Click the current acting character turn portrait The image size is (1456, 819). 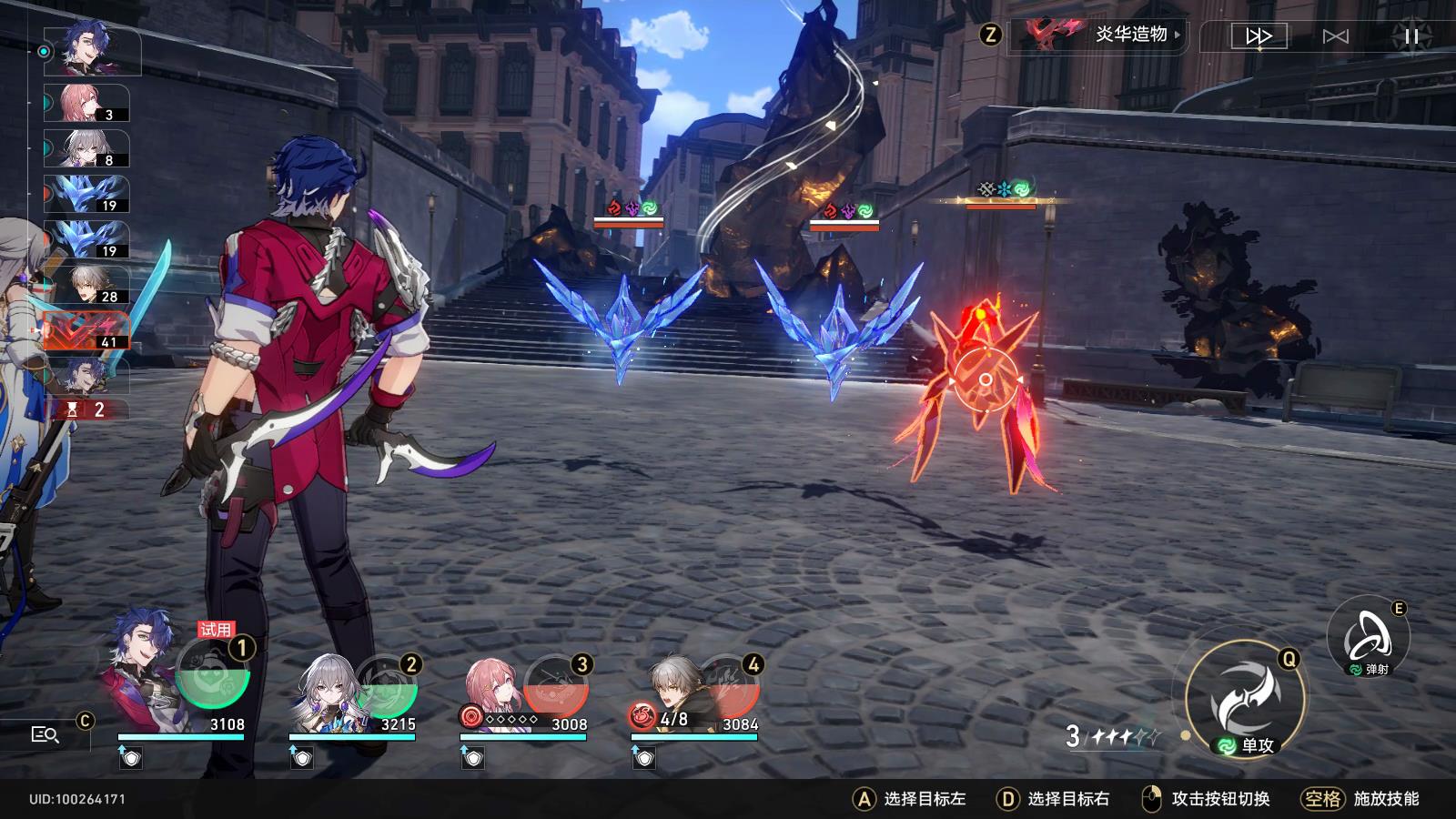[91, 50]
